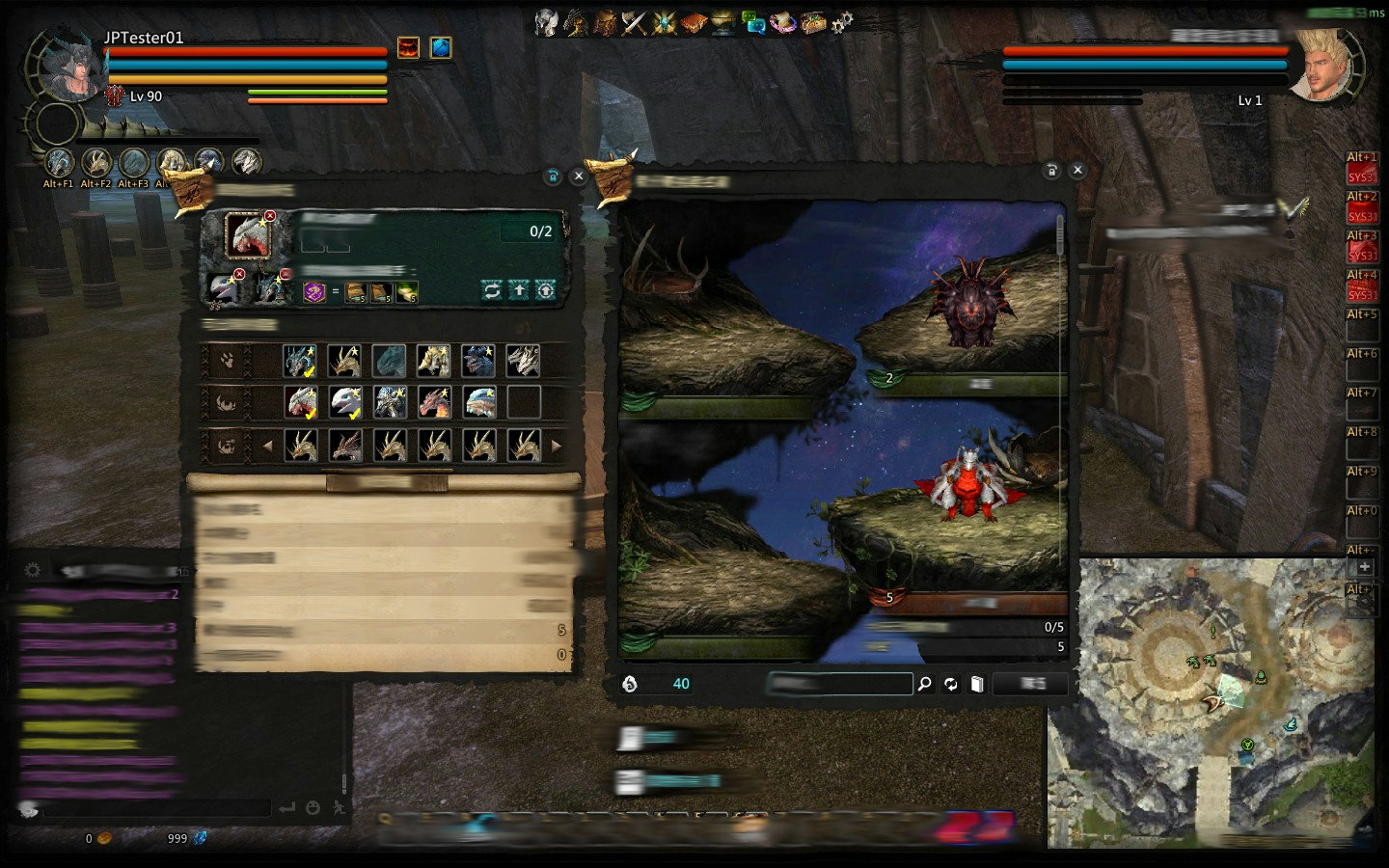Click the search field in expedition panel
The image size is (1389, 868).
pos(839,684)
